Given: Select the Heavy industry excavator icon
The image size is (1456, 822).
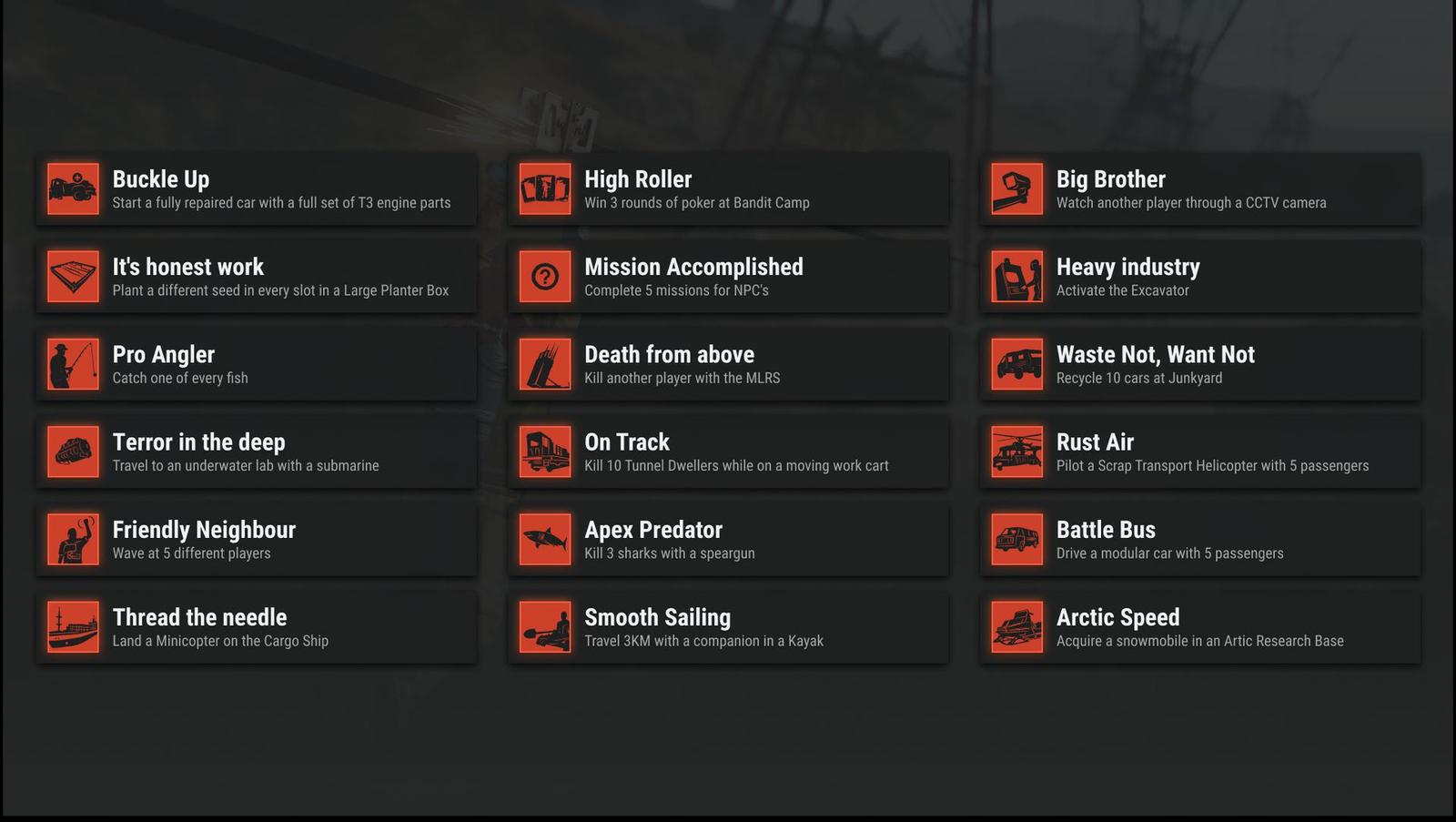Looking at the screenshot, I should click(1016, 277).
